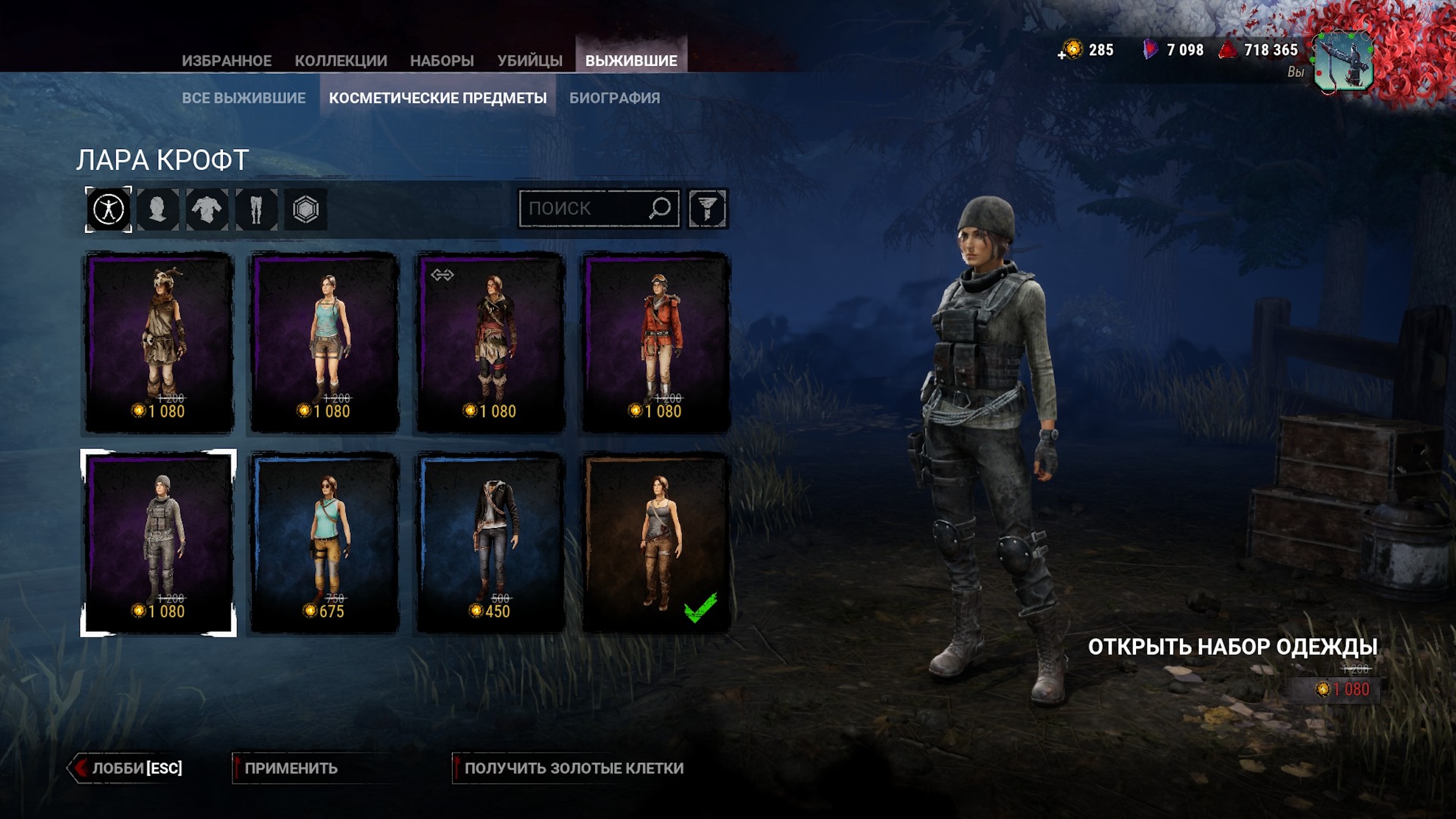Unlock the outfit via Открыть набор одежды
The image size is (1456, 819).
tap(1232, 647)
